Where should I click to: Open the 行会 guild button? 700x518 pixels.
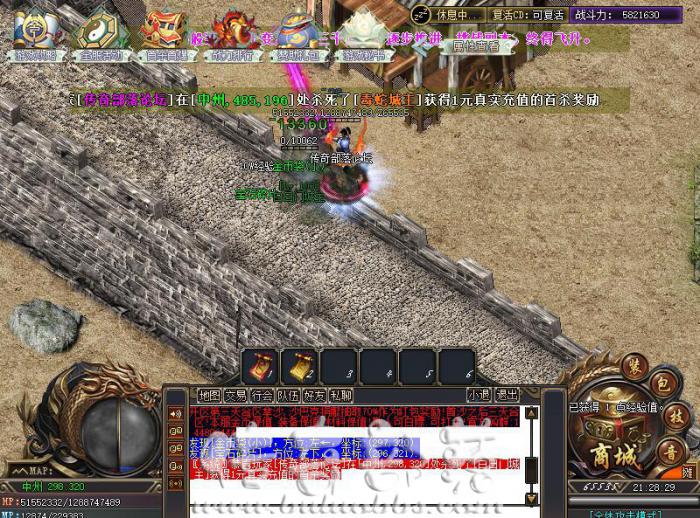tap(262, 395)
